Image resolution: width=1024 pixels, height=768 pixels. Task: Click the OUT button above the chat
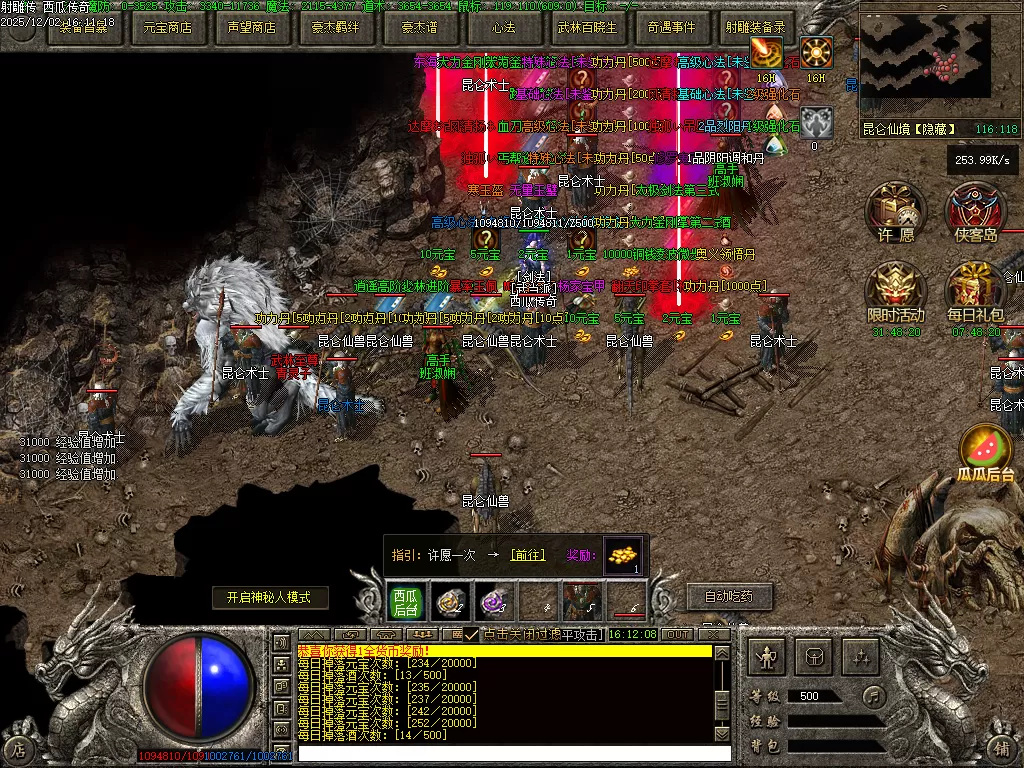(x=677, y=635)
